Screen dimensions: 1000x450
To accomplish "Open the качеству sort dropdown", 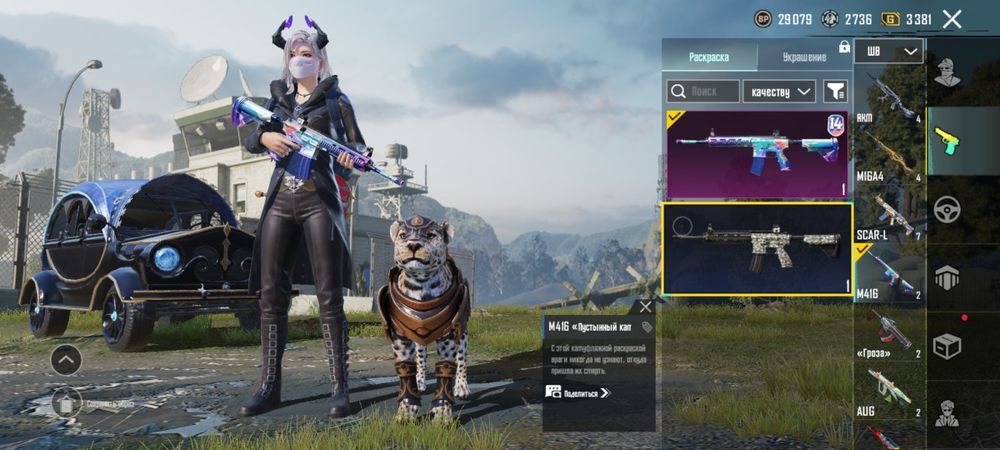I will coord(780,92).
